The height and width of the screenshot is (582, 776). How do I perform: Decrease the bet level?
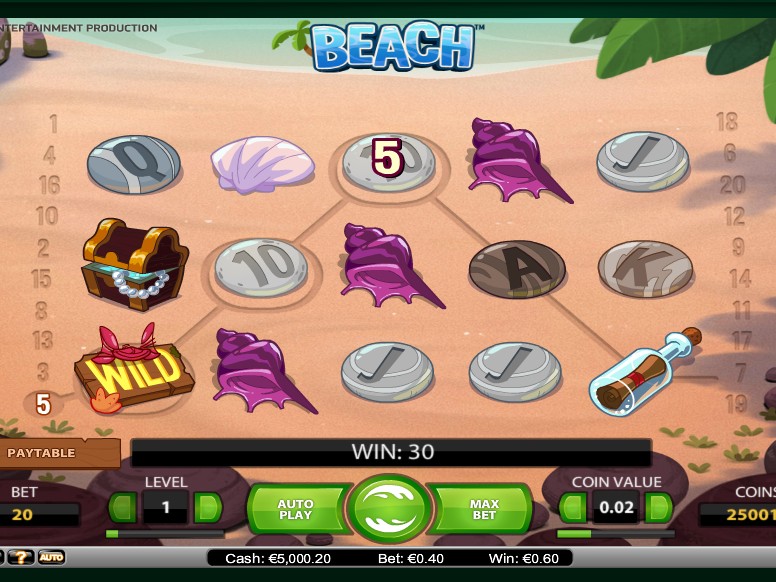(121, 507)
